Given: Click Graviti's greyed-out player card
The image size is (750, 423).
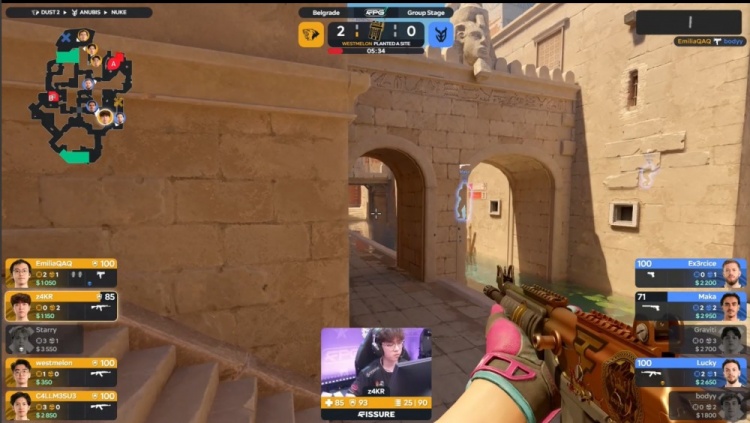Looking at the screenshot, I should (690, 339).
